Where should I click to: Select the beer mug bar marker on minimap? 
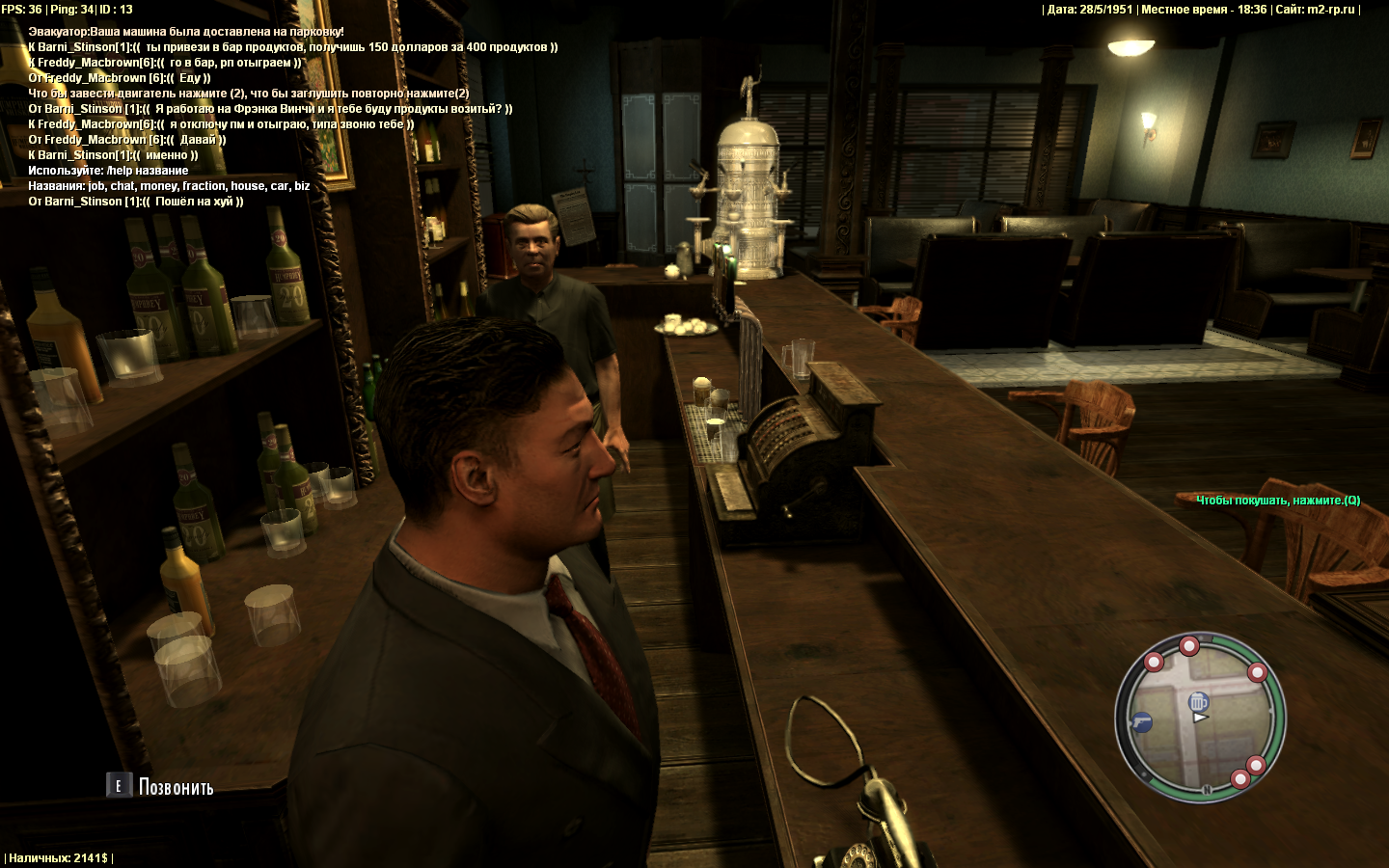coord(1198,701)
